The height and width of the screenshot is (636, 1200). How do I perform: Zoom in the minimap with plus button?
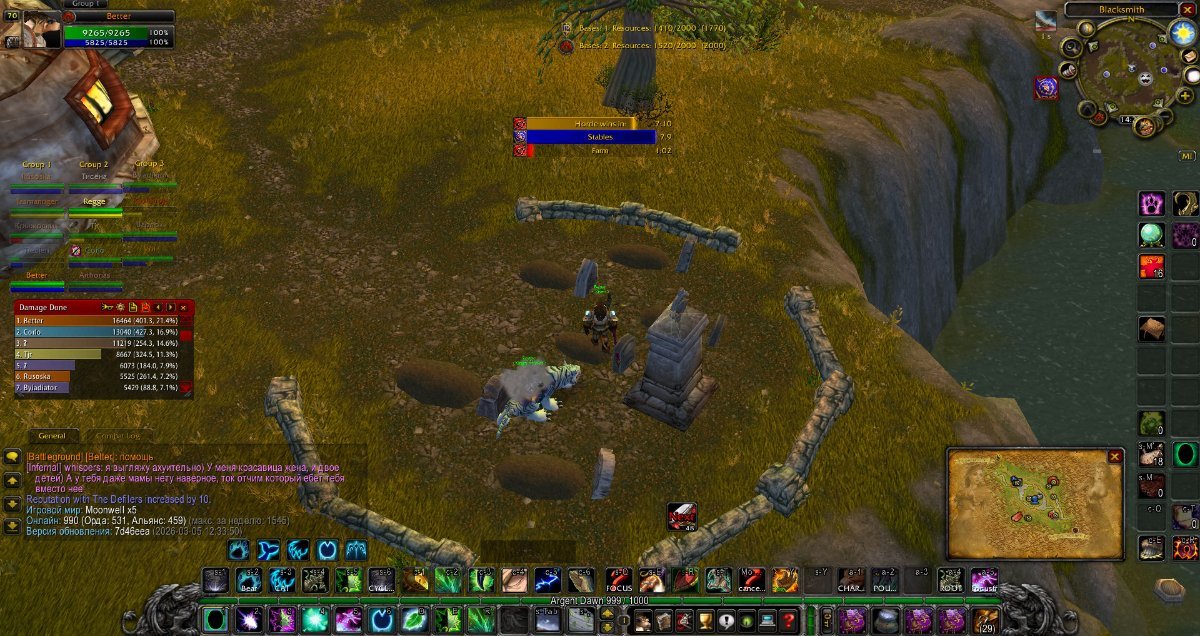(1186, 96)
